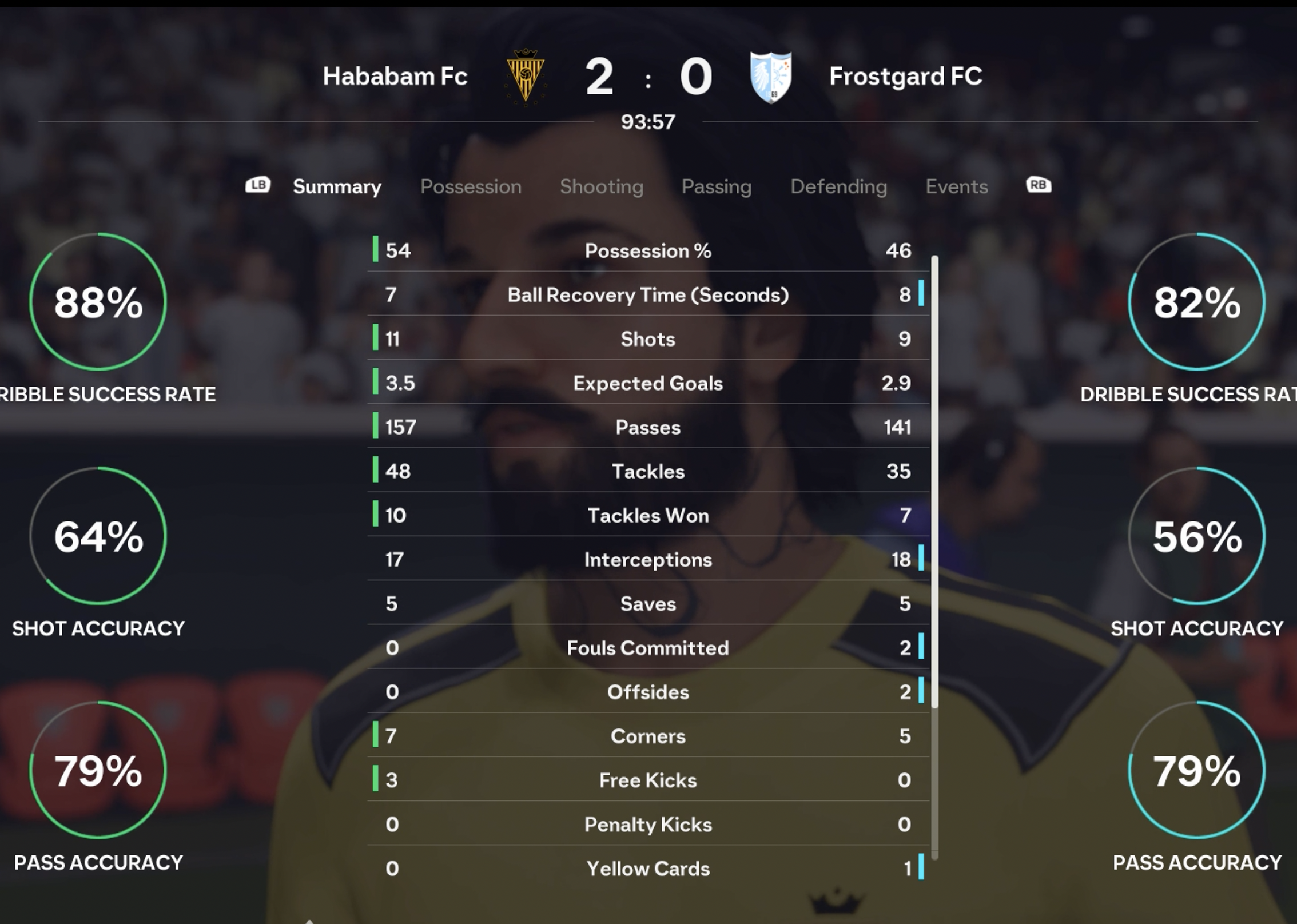This screenshot has height=924, width=1297.
Task: Open the Possession tab
Action: (x=471, y=186)
